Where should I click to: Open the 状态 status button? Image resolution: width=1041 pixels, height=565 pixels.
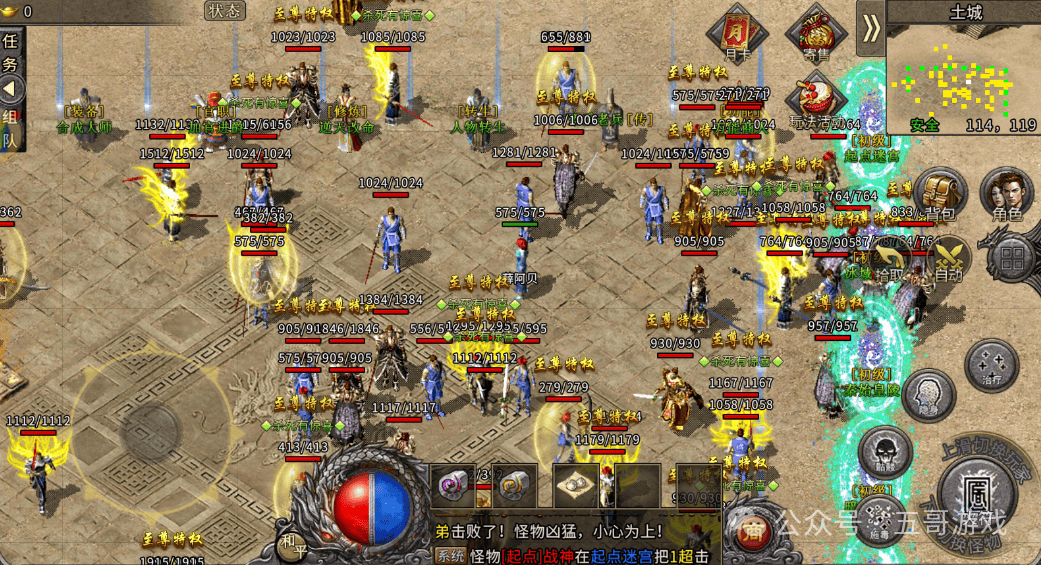coord(225,11)
